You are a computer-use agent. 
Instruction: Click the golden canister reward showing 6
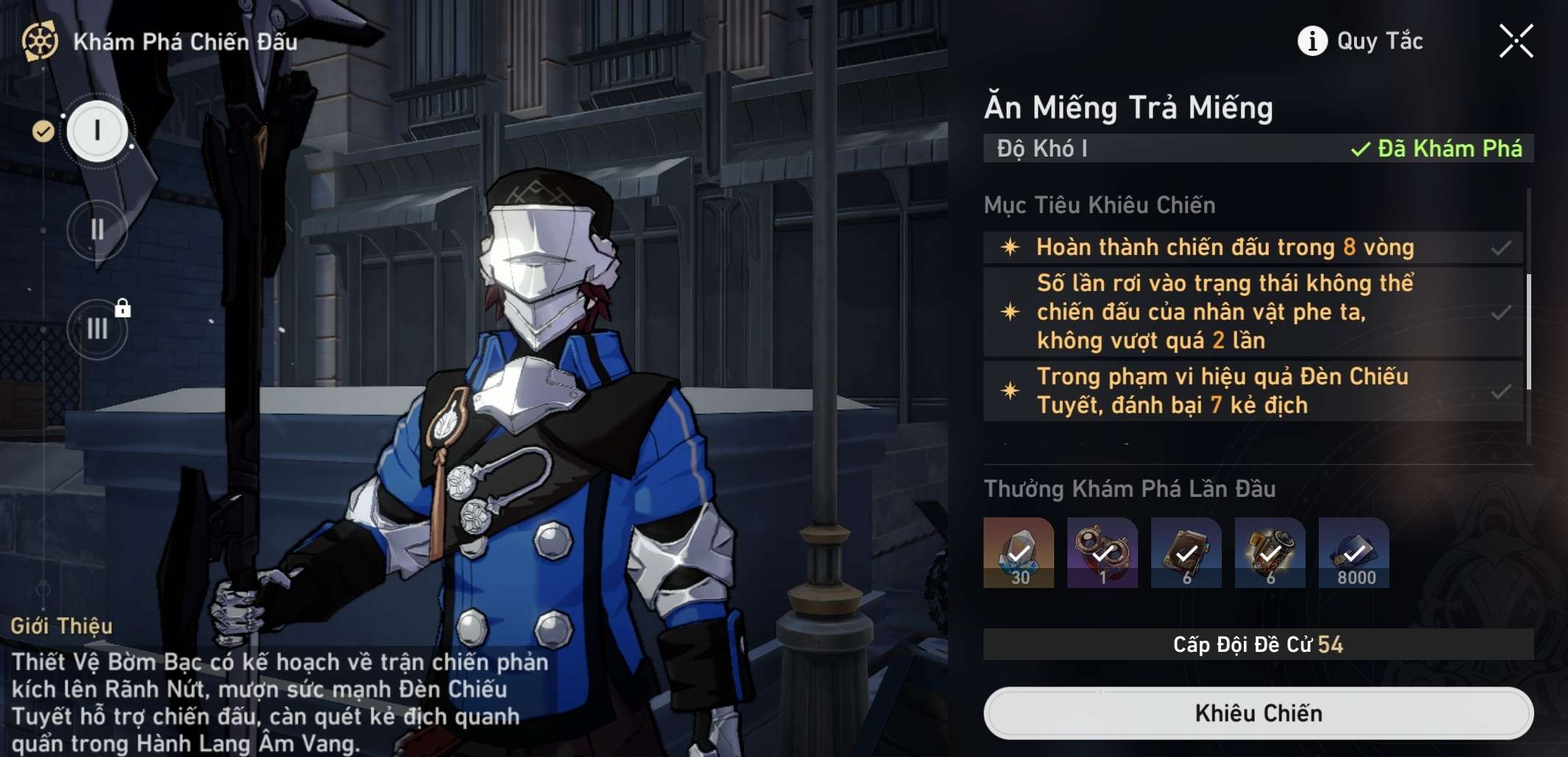coord(1269,553)
